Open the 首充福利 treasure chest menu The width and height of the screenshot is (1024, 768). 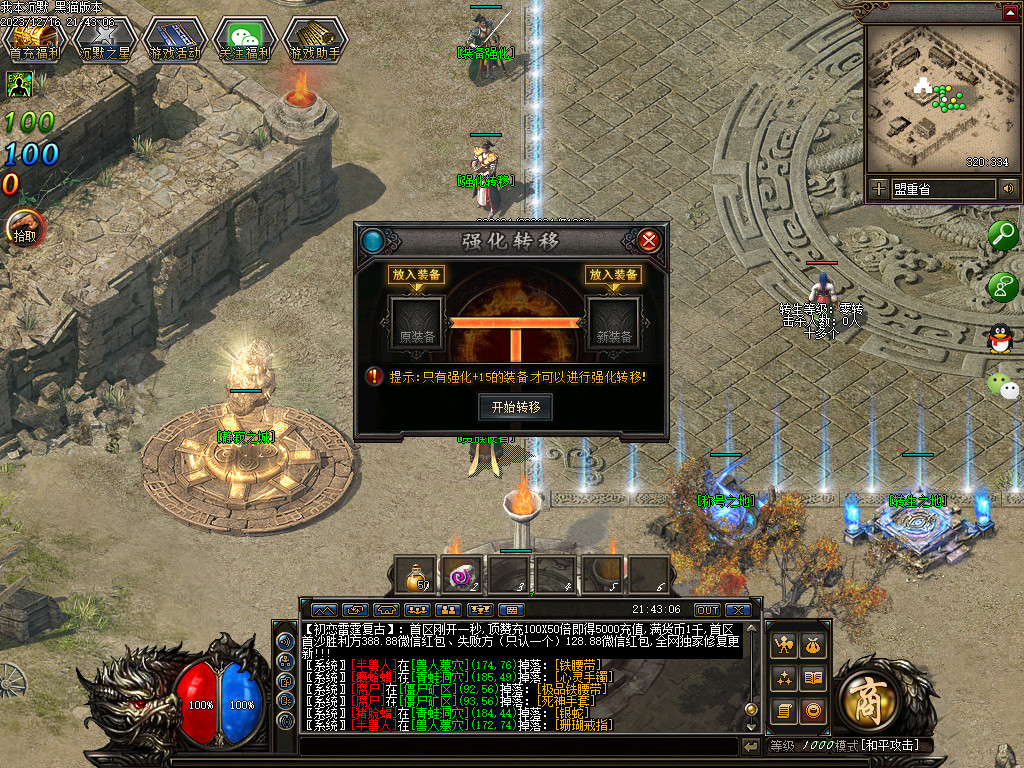coord(35,40)
